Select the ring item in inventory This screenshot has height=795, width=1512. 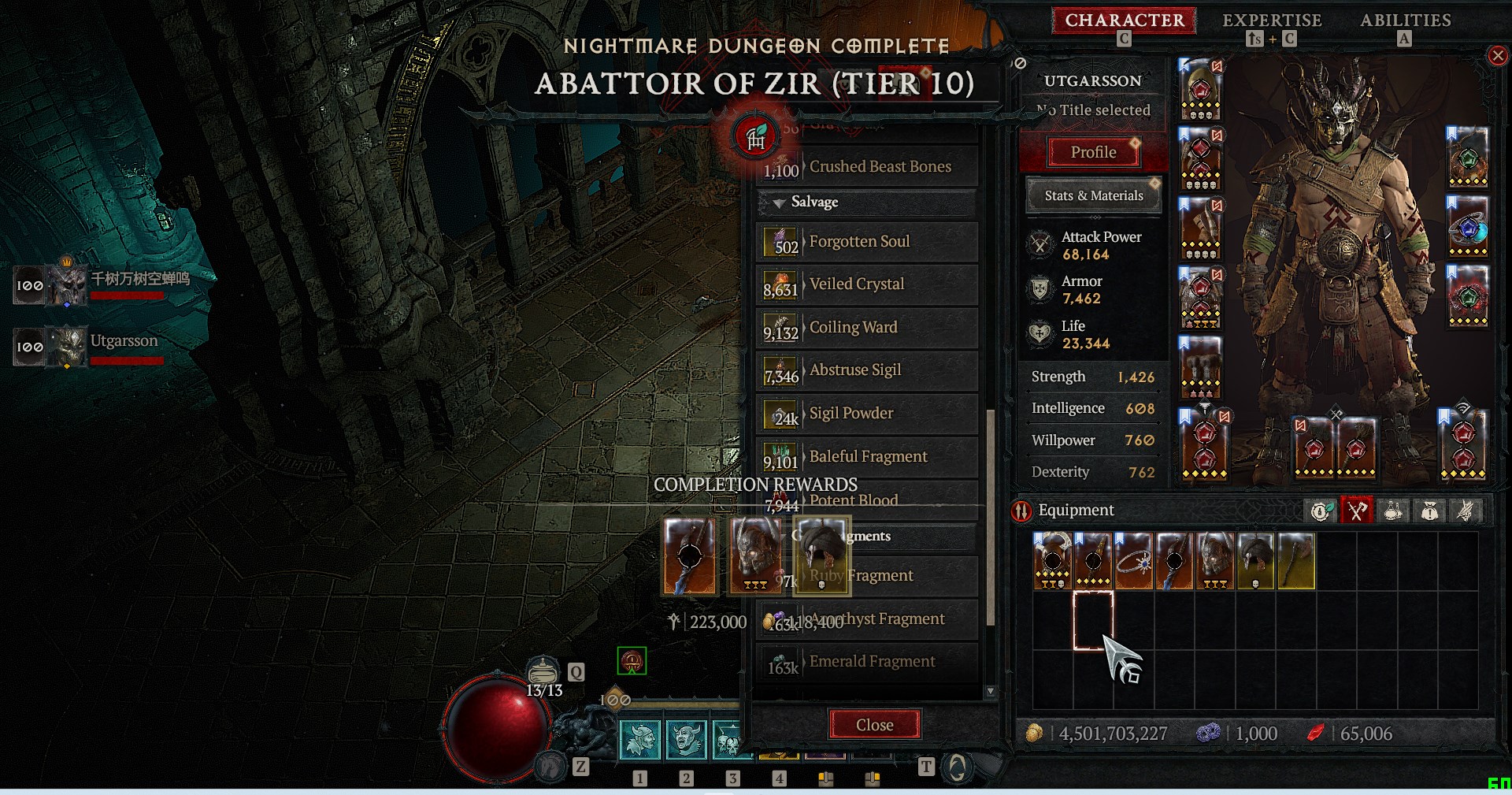(x=1133, y=561)
